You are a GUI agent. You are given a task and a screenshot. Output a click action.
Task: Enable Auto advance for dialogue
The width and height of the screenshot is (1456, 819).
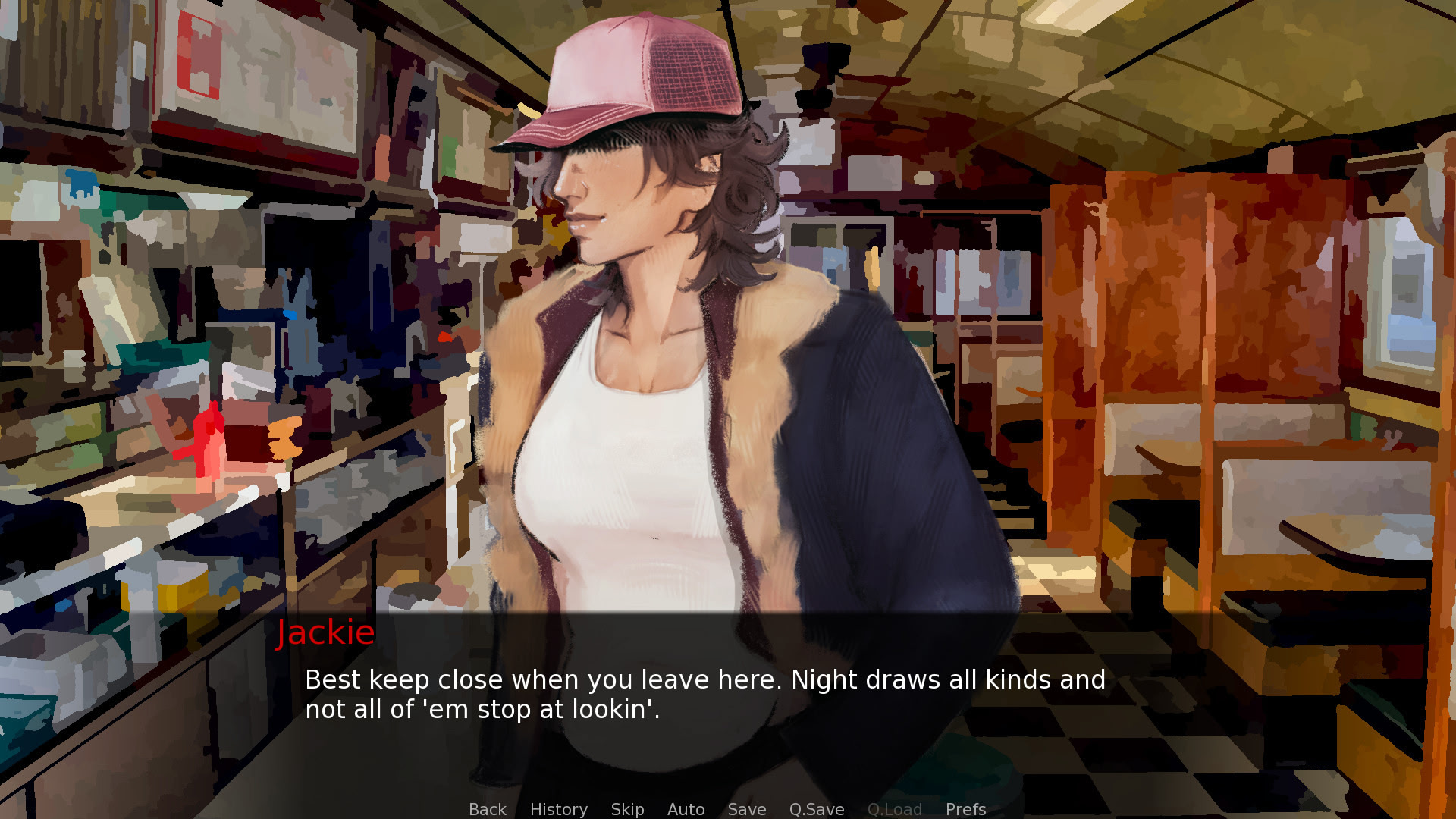click(686, 809)
